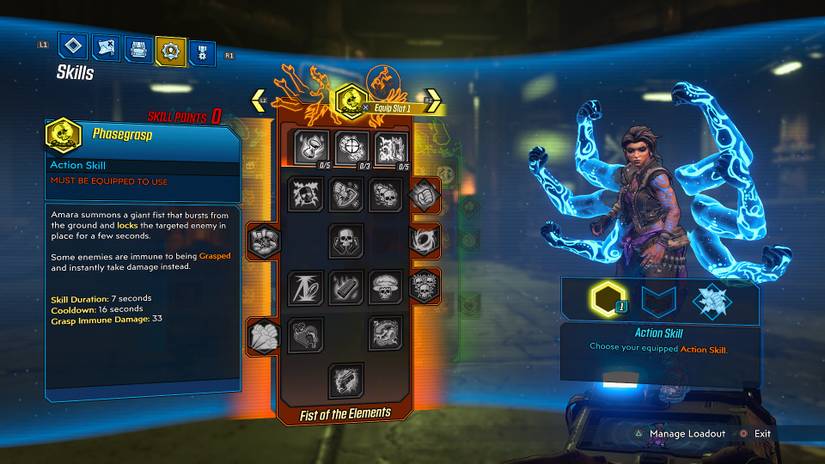Select the Phasegrasp action skill hexagon

coord(350,100)
